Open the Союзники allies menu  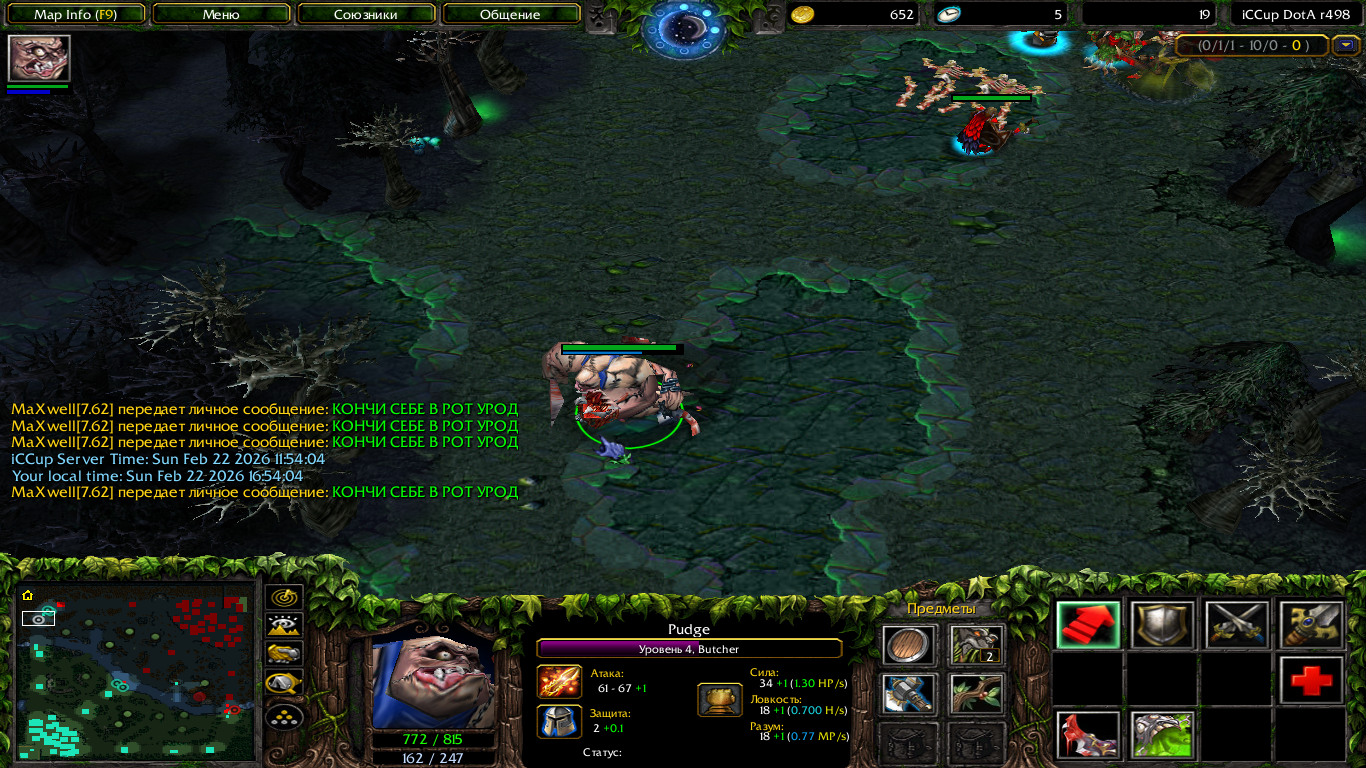coord(366,14)
